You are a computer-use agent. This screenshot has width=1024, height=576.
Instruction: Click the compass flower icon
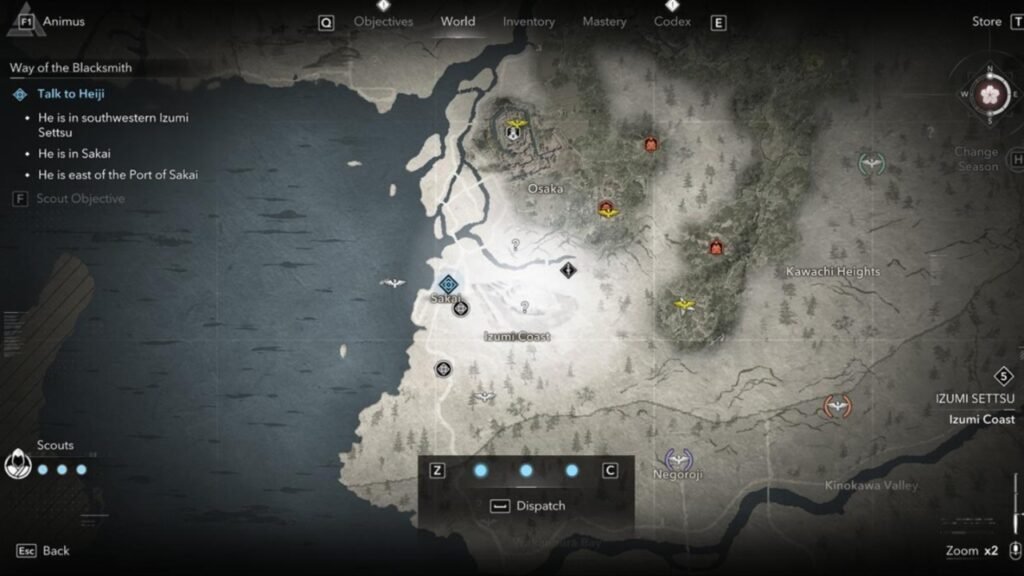pos(990,94)
